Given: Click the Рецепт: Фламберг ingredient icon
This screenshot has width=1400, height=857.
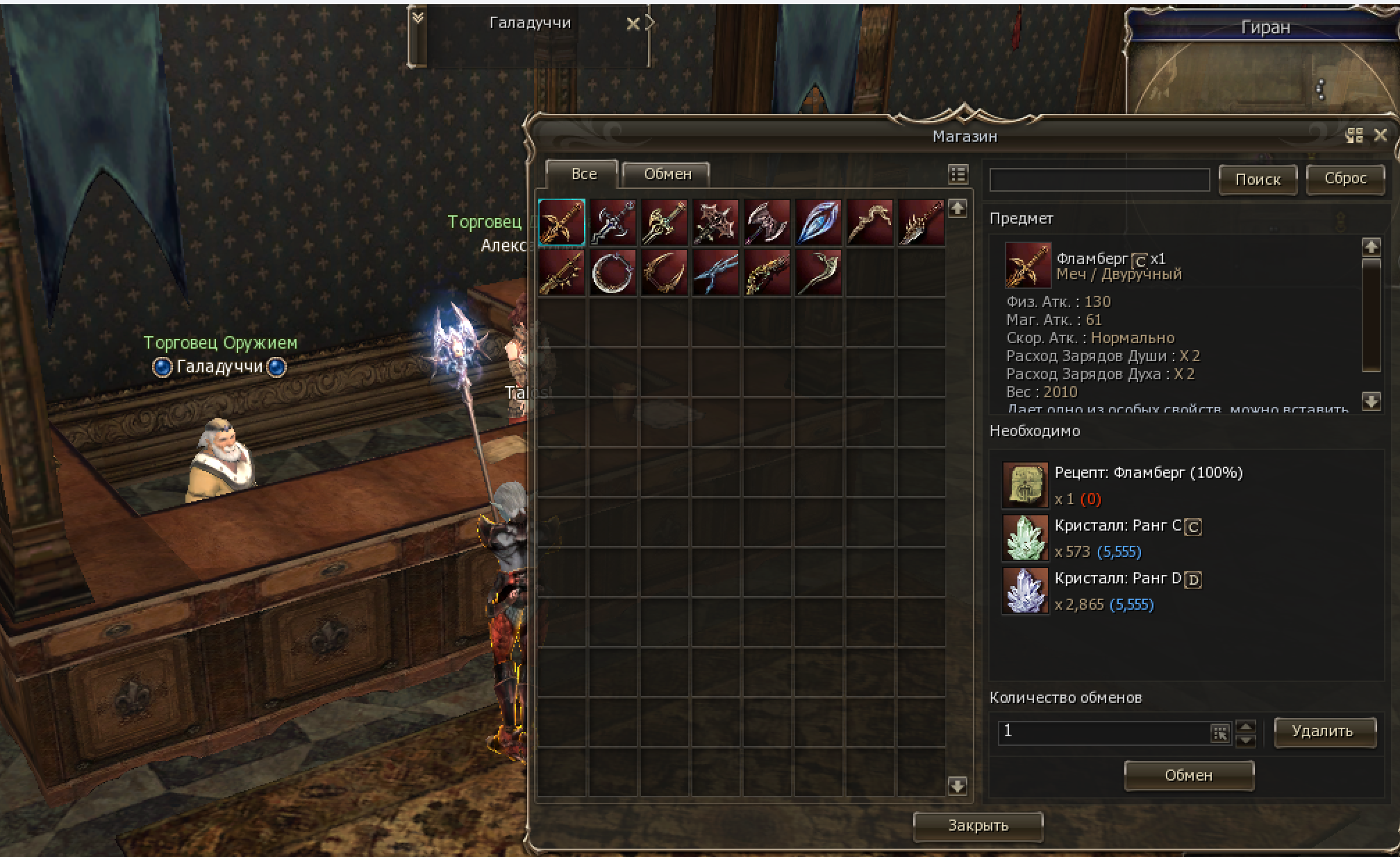Looking at the screenshot, I should point(1025,485).
